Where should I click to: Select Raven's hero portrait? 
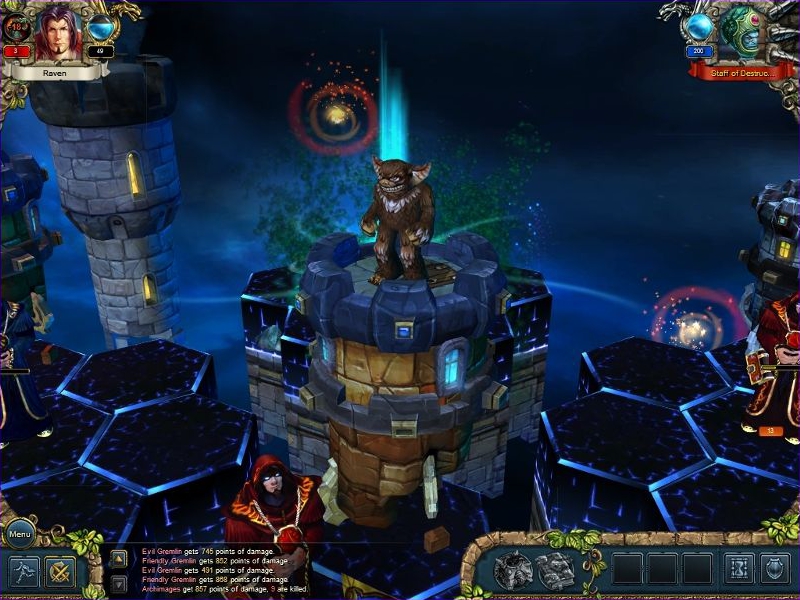pyautogui.click(x=59, y=35)
